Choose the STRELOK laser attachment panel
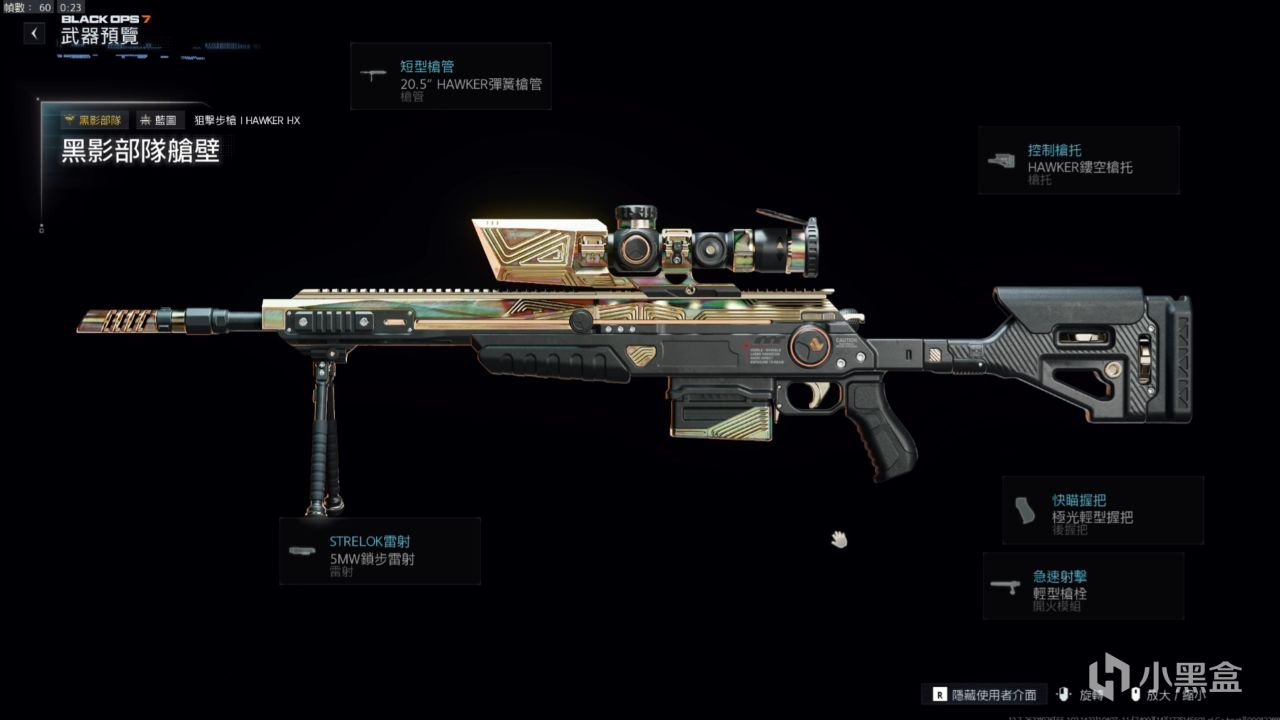The width and height of the screenshot is (1280, 720). click(380, 551)
